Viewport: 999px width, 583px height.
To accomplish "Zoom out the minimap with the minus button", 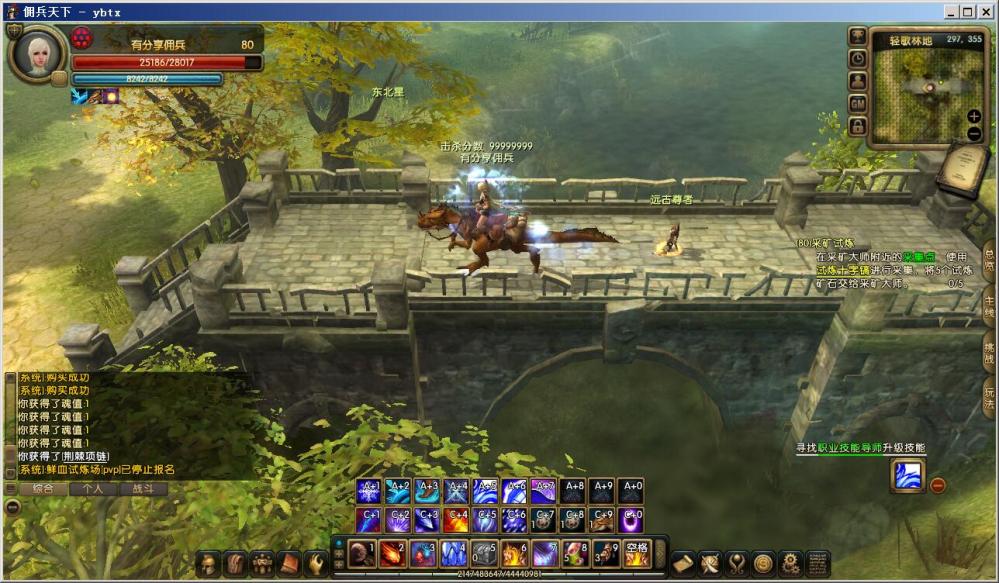I will point(974,133).
